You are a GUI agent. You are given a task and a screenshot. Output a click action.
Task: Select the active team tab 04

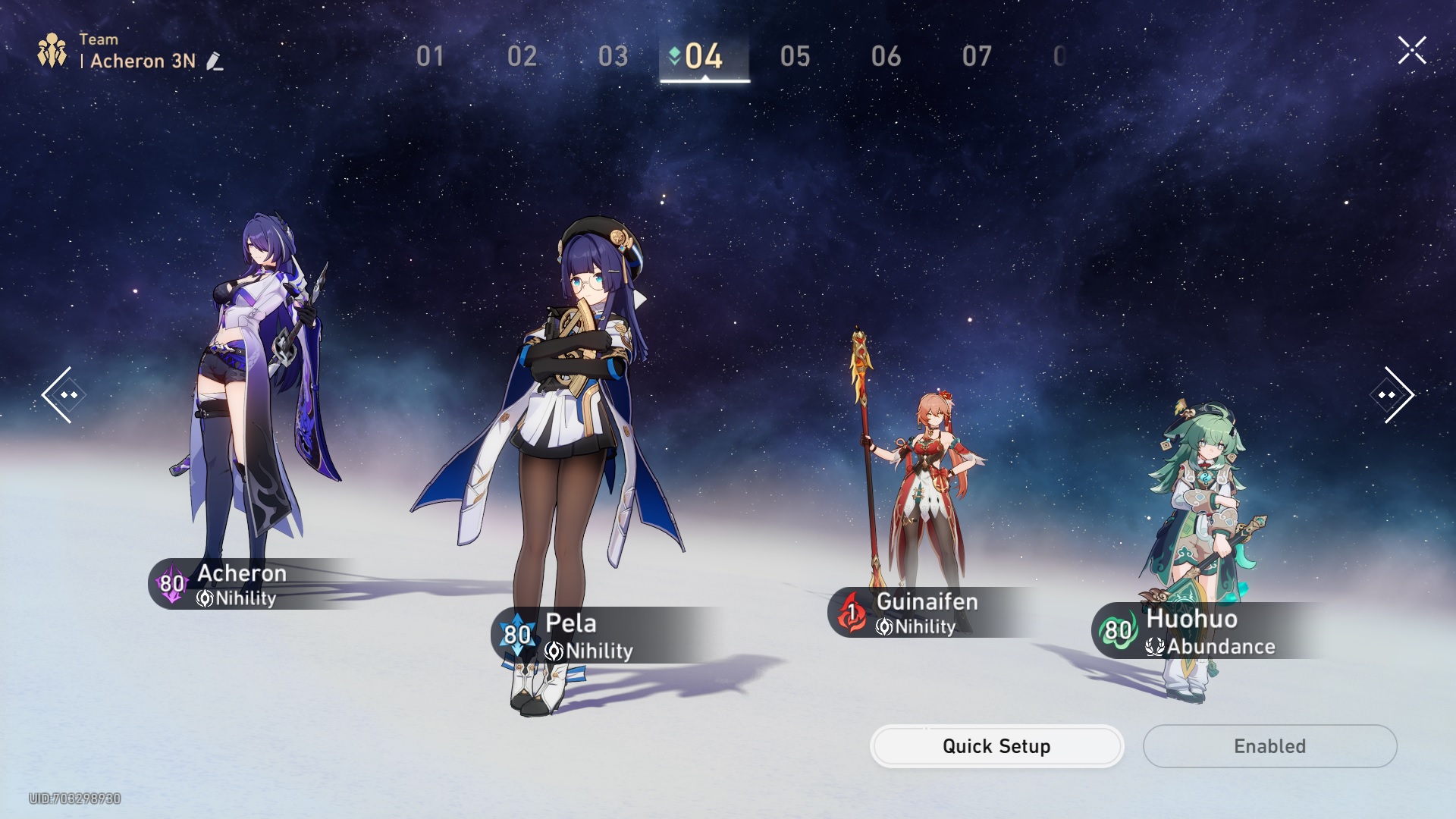(x=704, y=56)
